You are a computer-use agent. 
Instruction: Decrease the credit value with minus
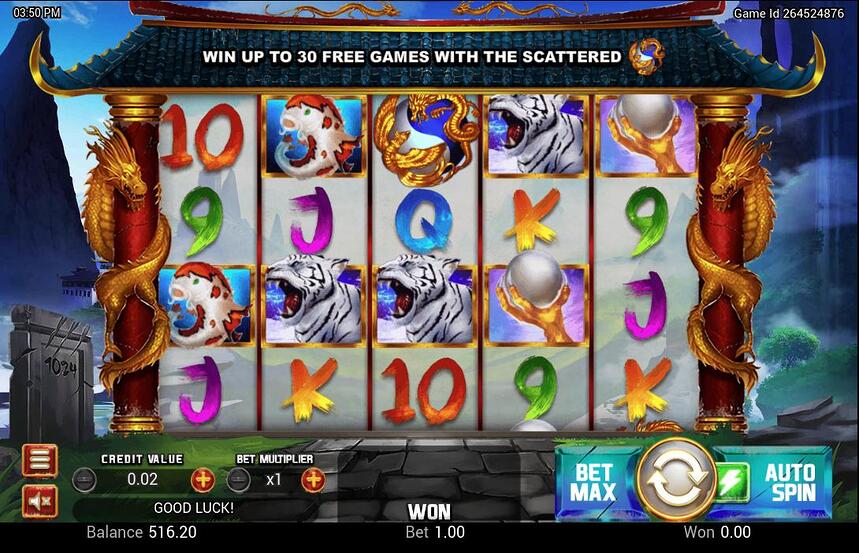pos(86,480)
